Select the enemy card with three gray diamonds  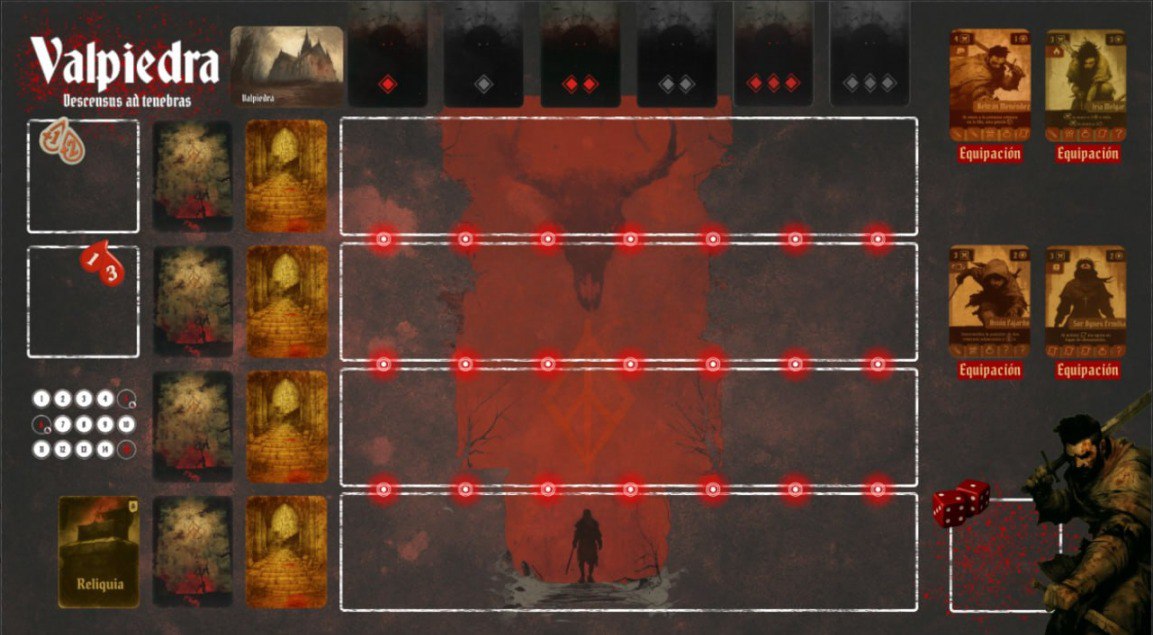click(869, 54)
